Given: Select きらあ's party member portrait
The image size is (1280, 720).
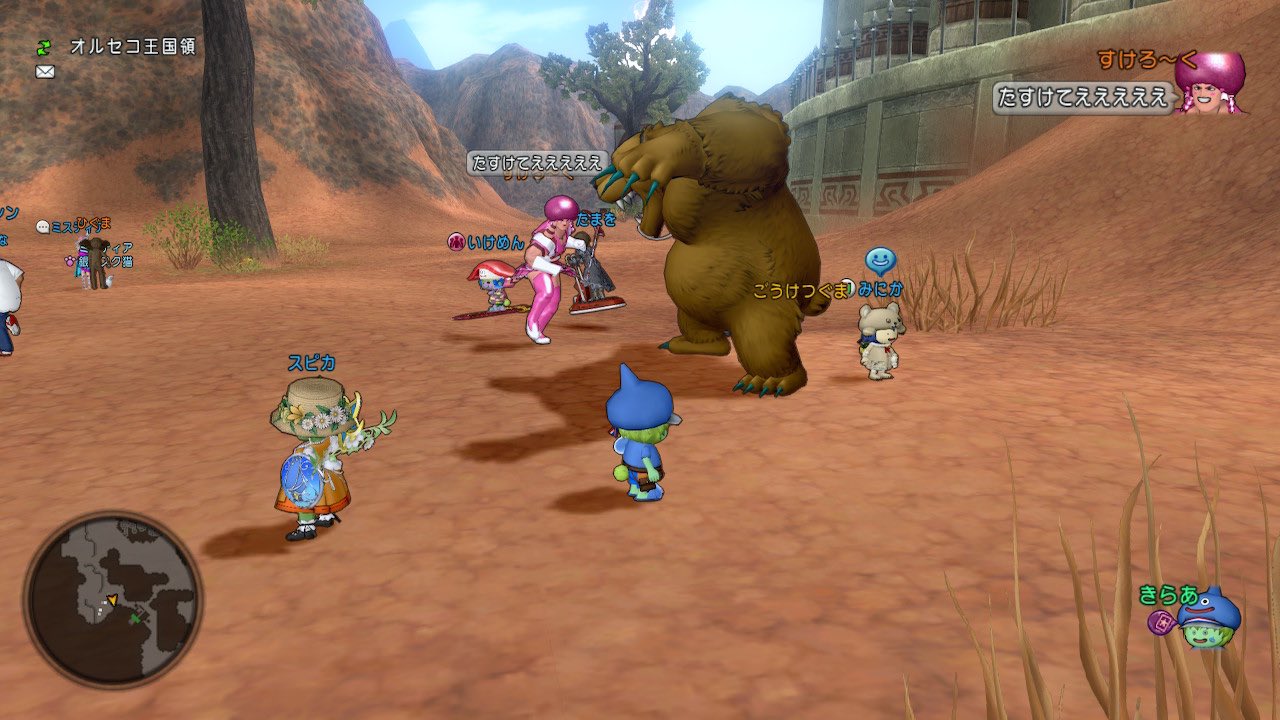Looking at the screenshot, I should (x=1207, y=619).
